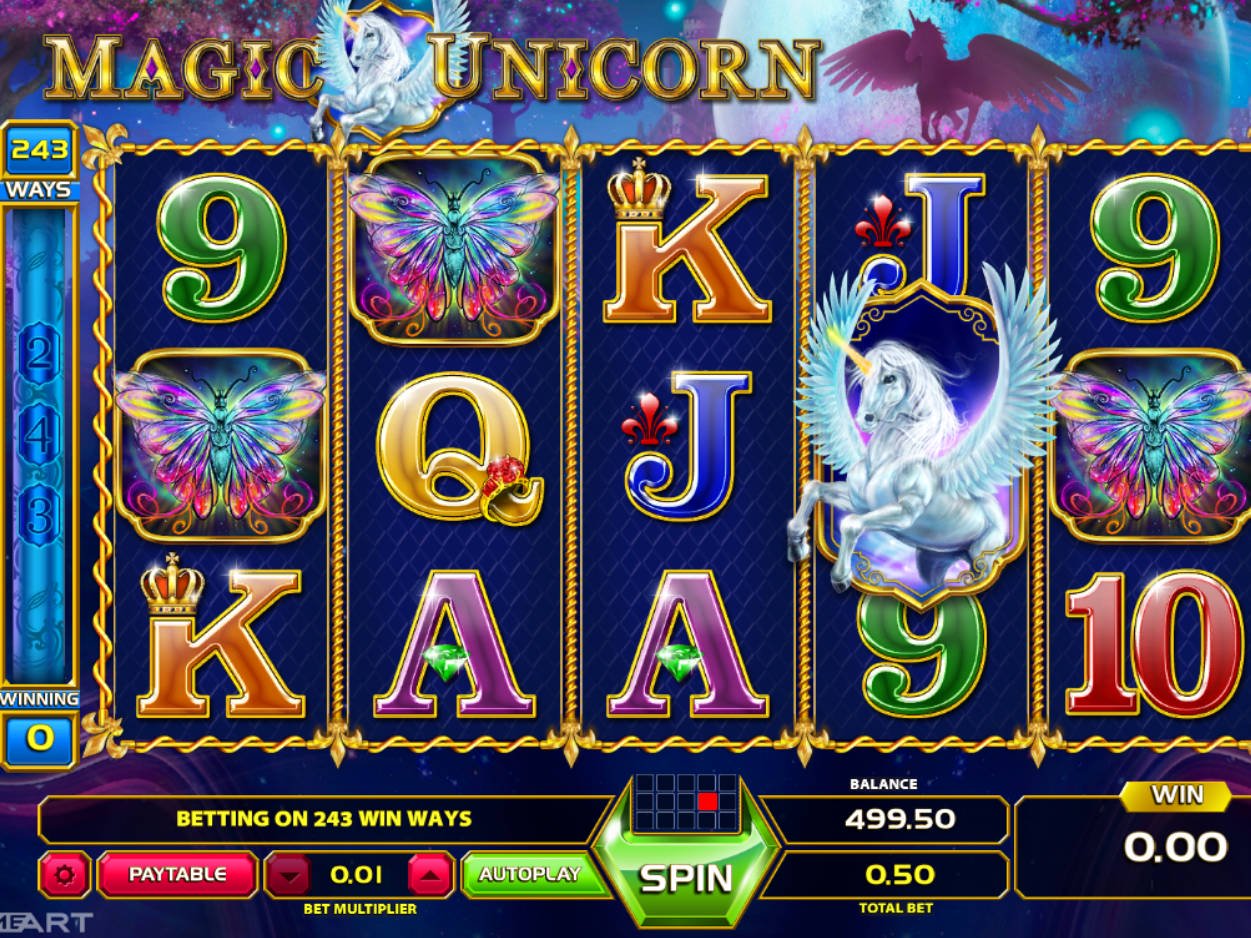This screenshot has height=938, width=1251.
Task: Start Autoplay mode
Action: [x=529, y=874]
